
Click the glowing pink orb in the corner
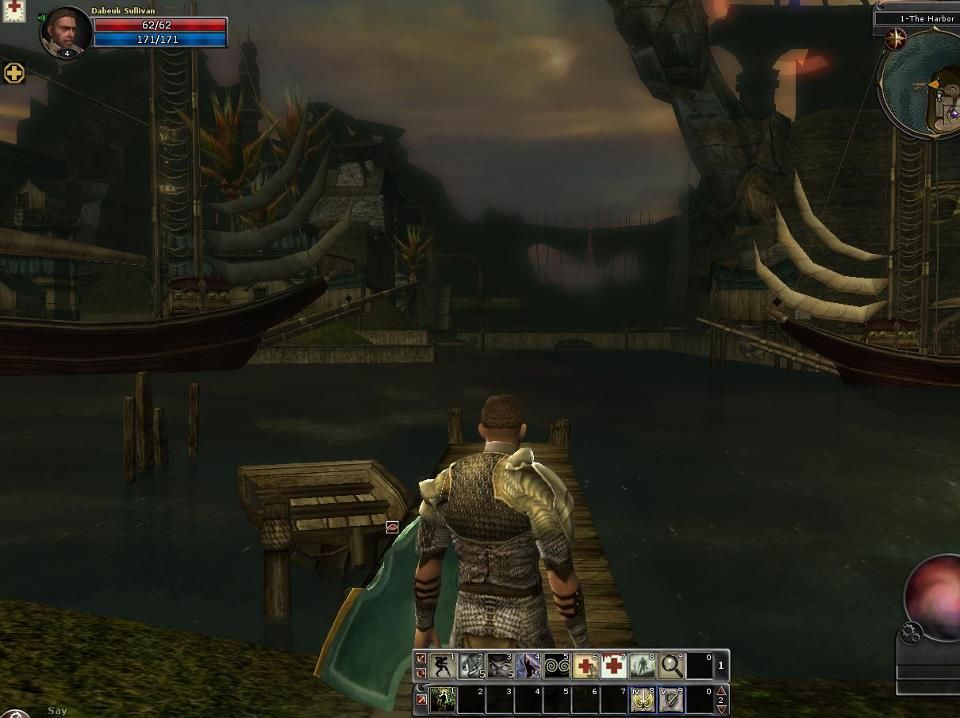click(935, 595)
